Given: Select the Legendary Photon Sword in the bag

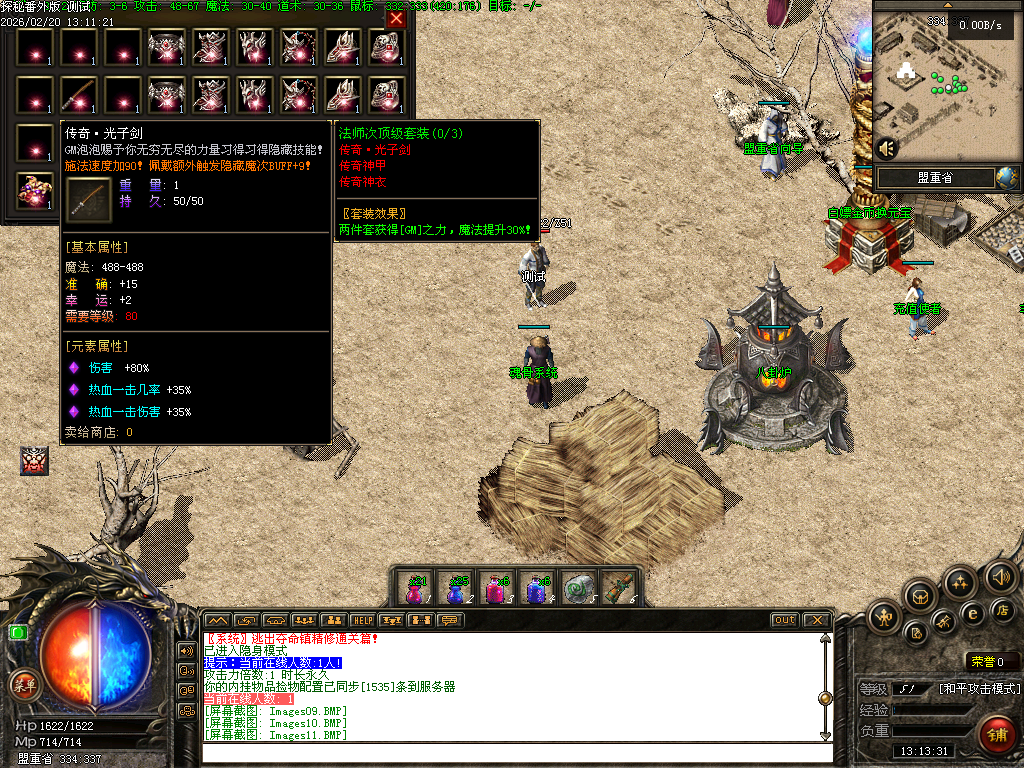Looking at the screenshot, I should [x=77, y=96].
